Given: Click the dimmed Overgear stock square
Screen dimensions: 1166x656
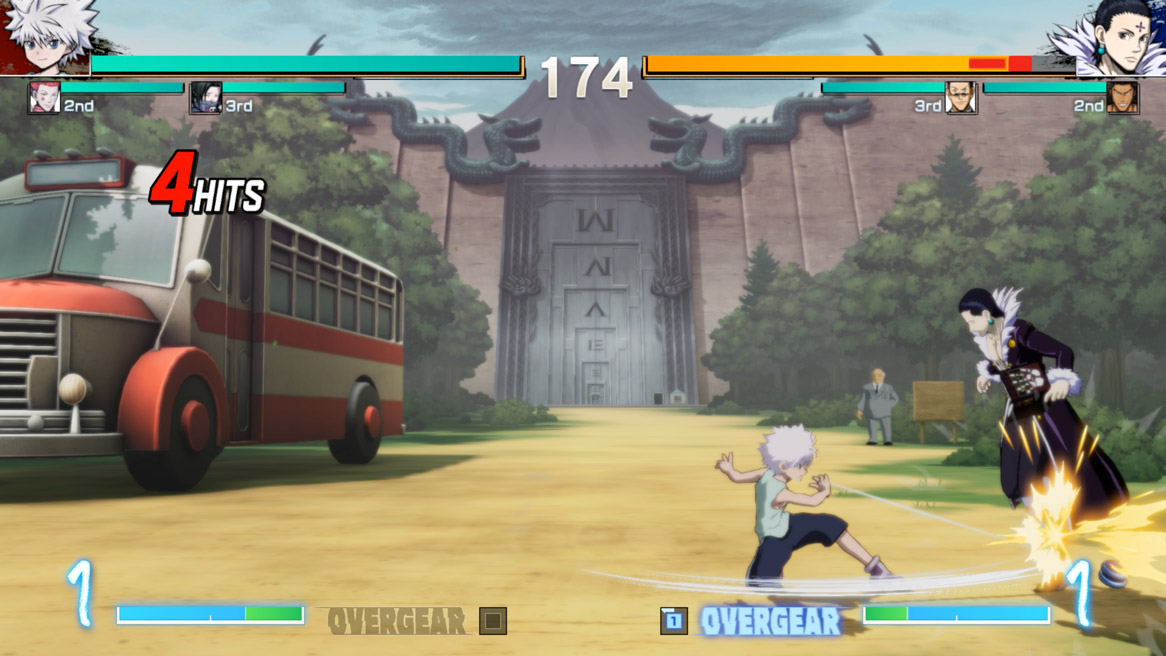Looking at the screenshot, I should tap(492, 621).
